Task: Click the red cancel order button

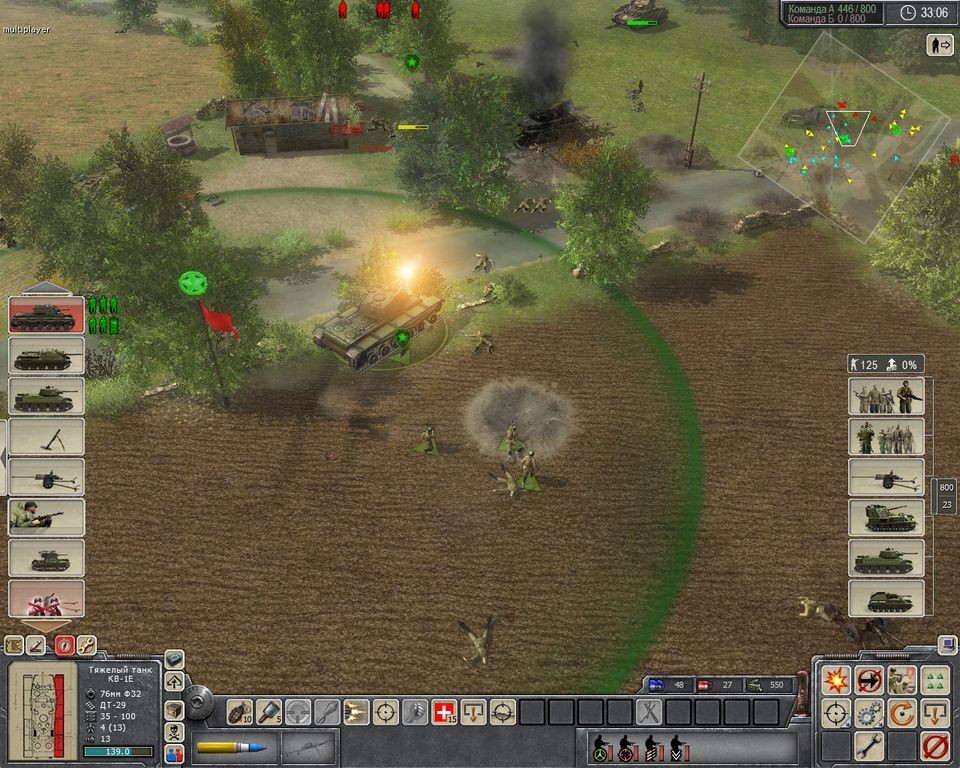Action: (x=935, y=746)
